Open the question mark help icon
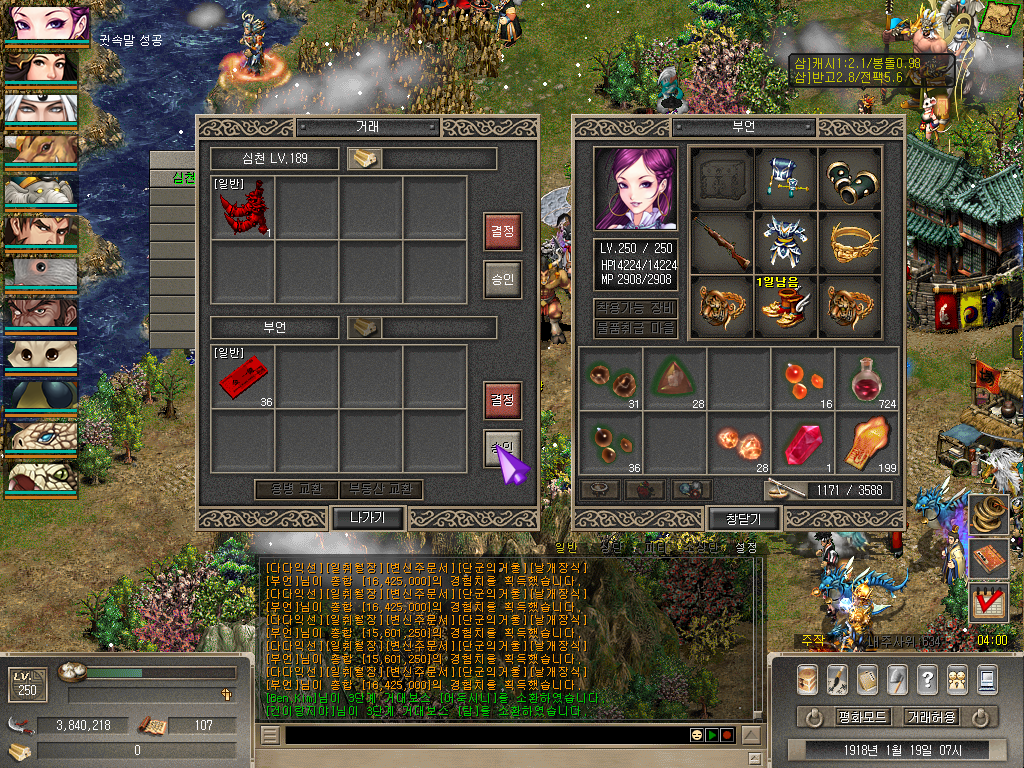Viewport: 1024px width, 768px height. (x=927, y=679)
